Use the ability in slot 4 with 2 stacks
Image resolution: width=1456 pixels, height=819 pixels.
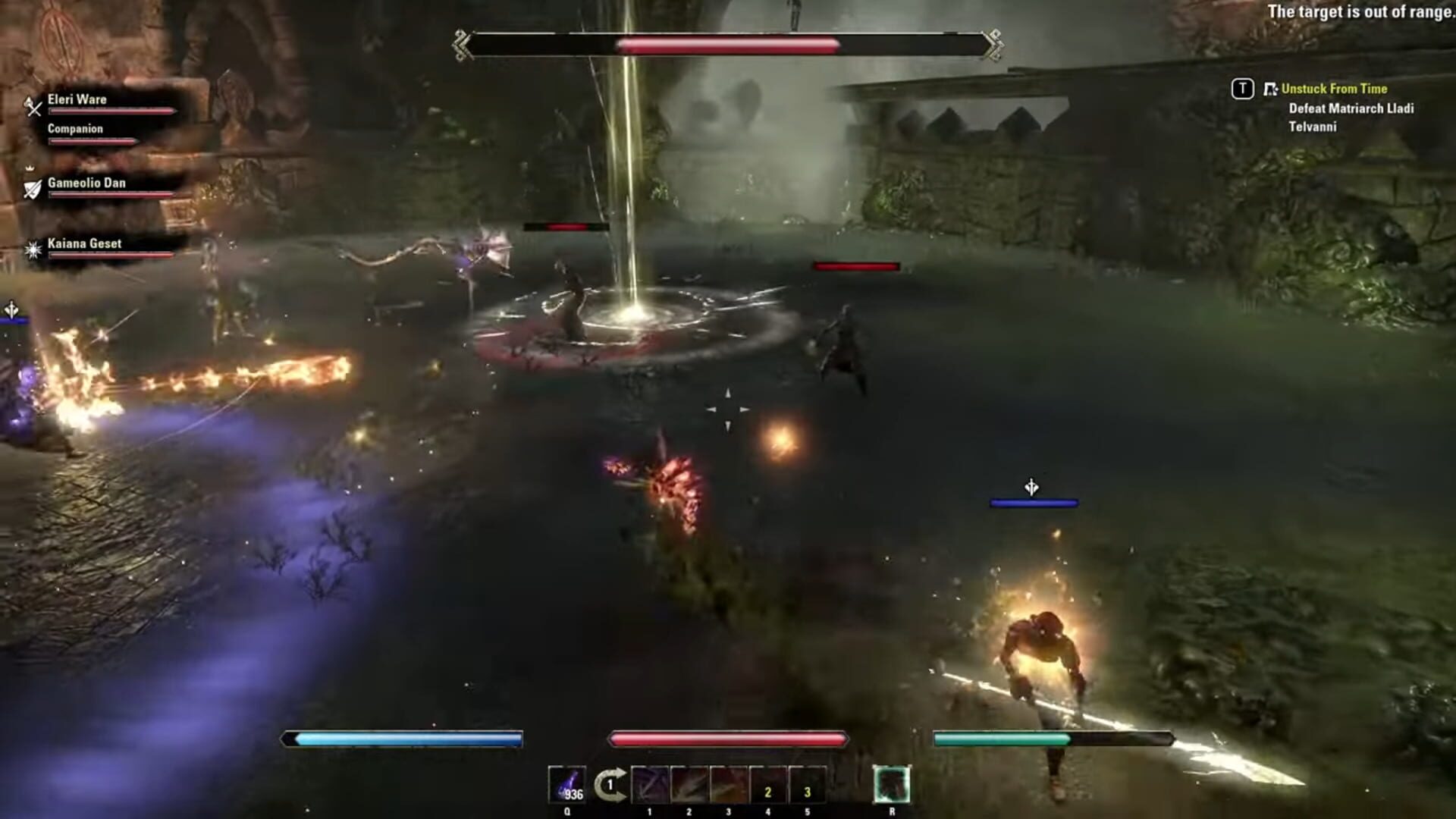coord(770,785)
